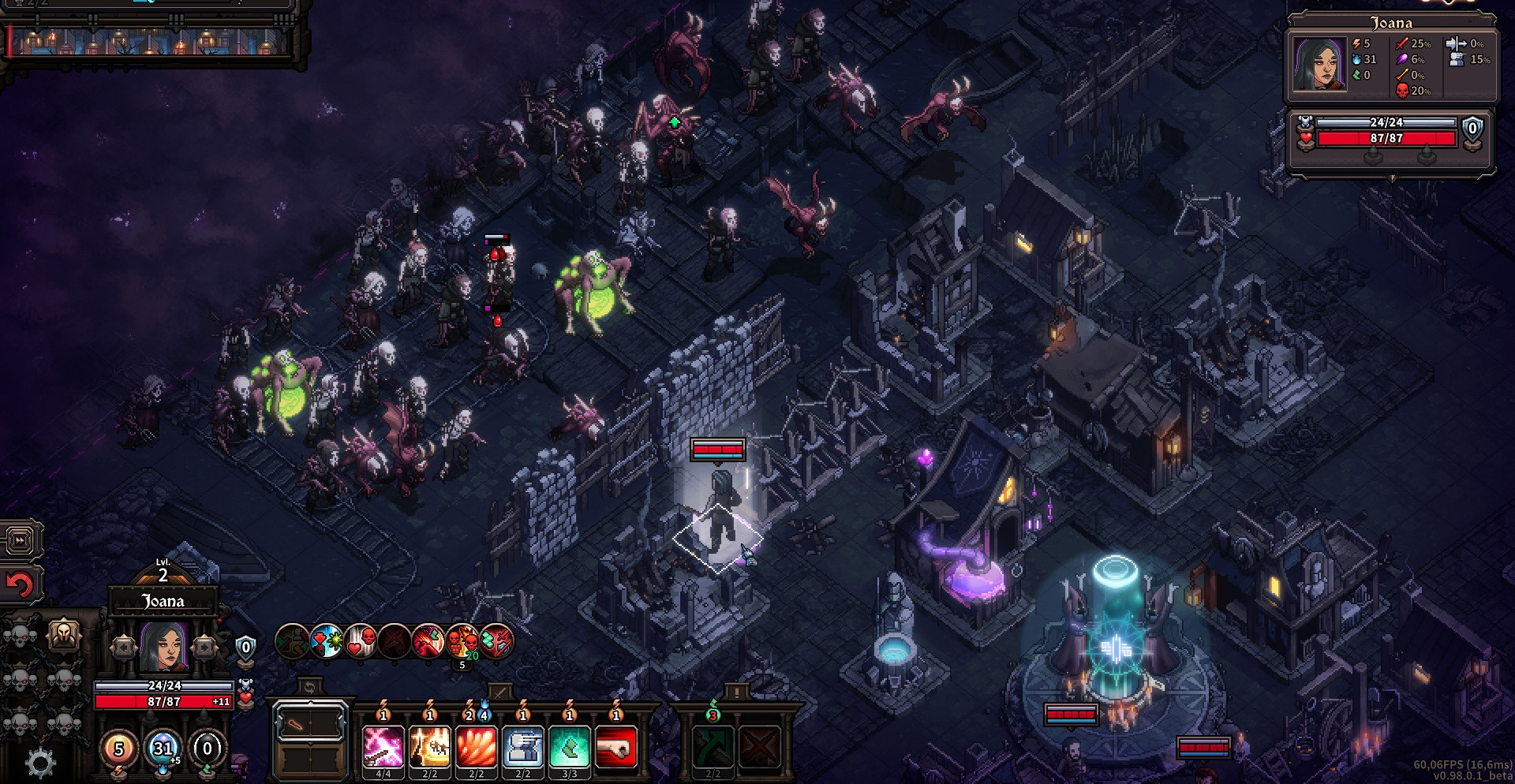The image size is (1515, 784).
Task: Switch to next hero with right arrow
Action: 204,648
